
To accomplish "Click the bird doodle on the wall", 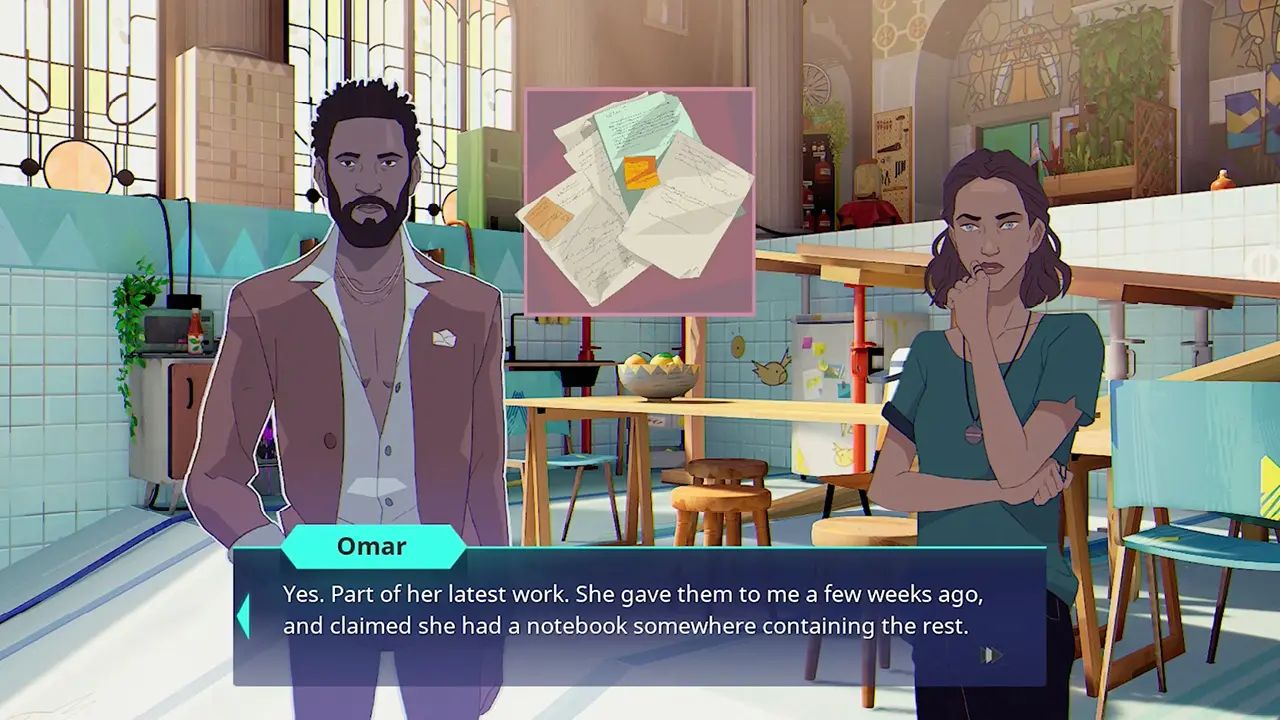I will coord(772,372).
